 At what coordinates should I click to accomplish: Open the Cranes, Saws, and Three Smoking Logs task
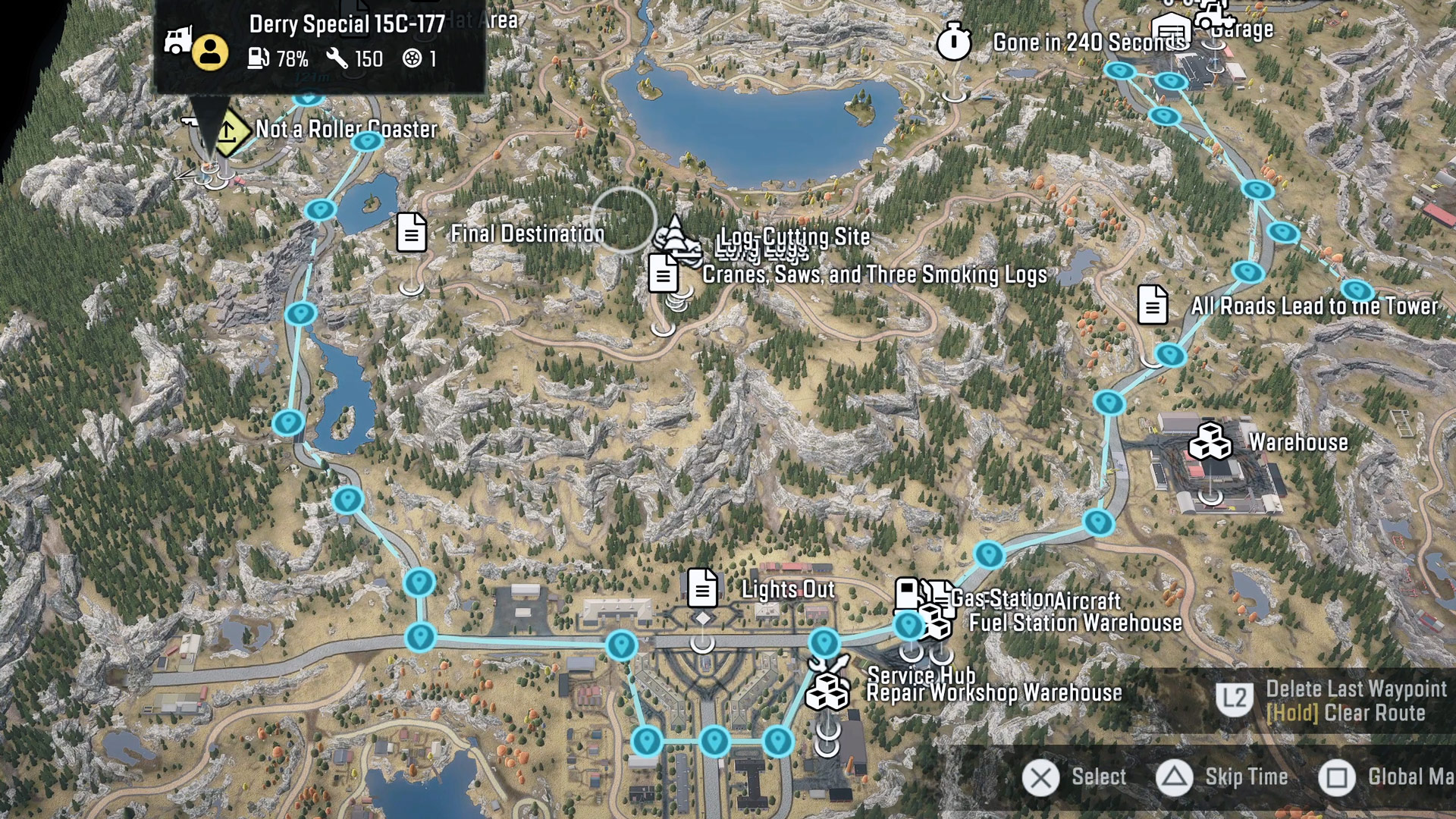point(664,273)
